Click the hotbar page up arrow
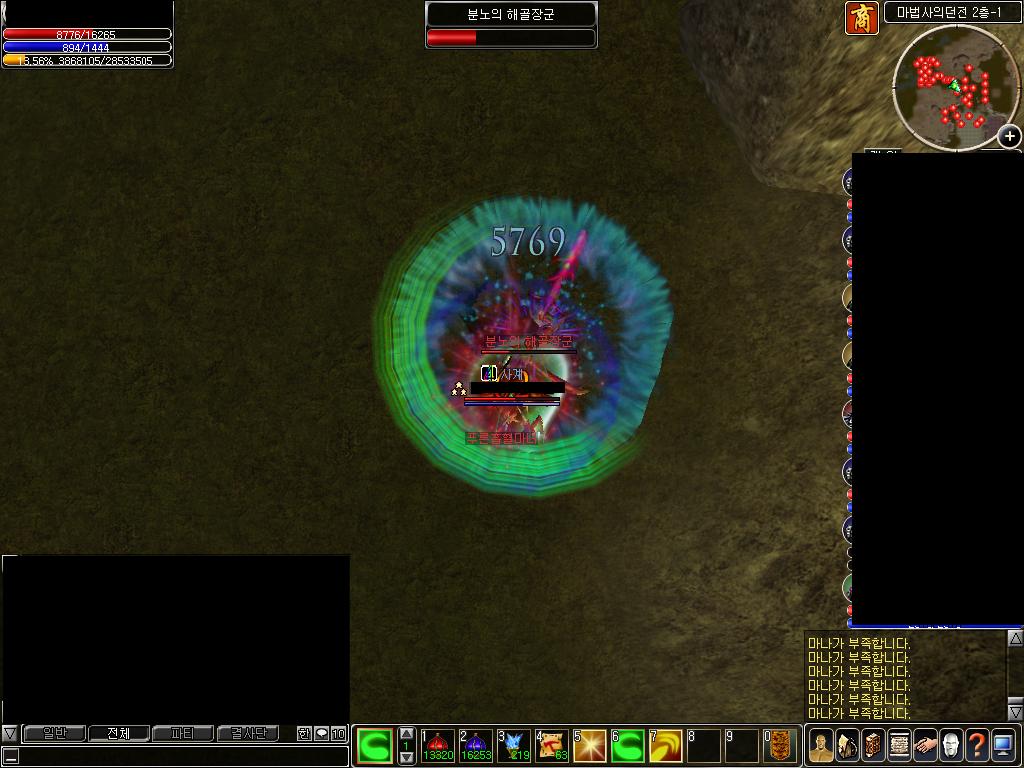1024x768 pixels. (407, 734)
